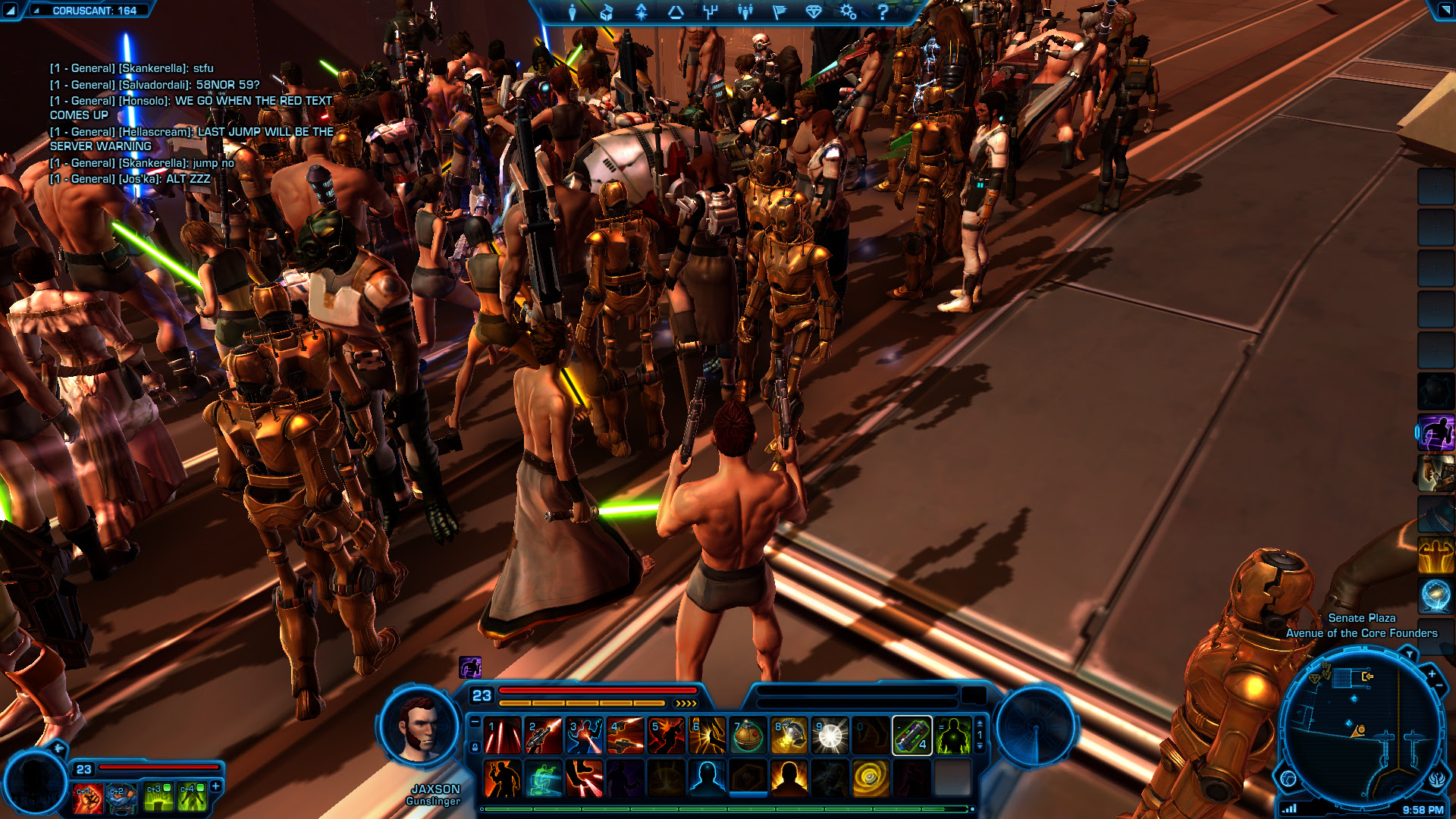Screen dimensions: 1456x819
Task: Activate the green glowing figure ability
Action: (x=952, y=736)
